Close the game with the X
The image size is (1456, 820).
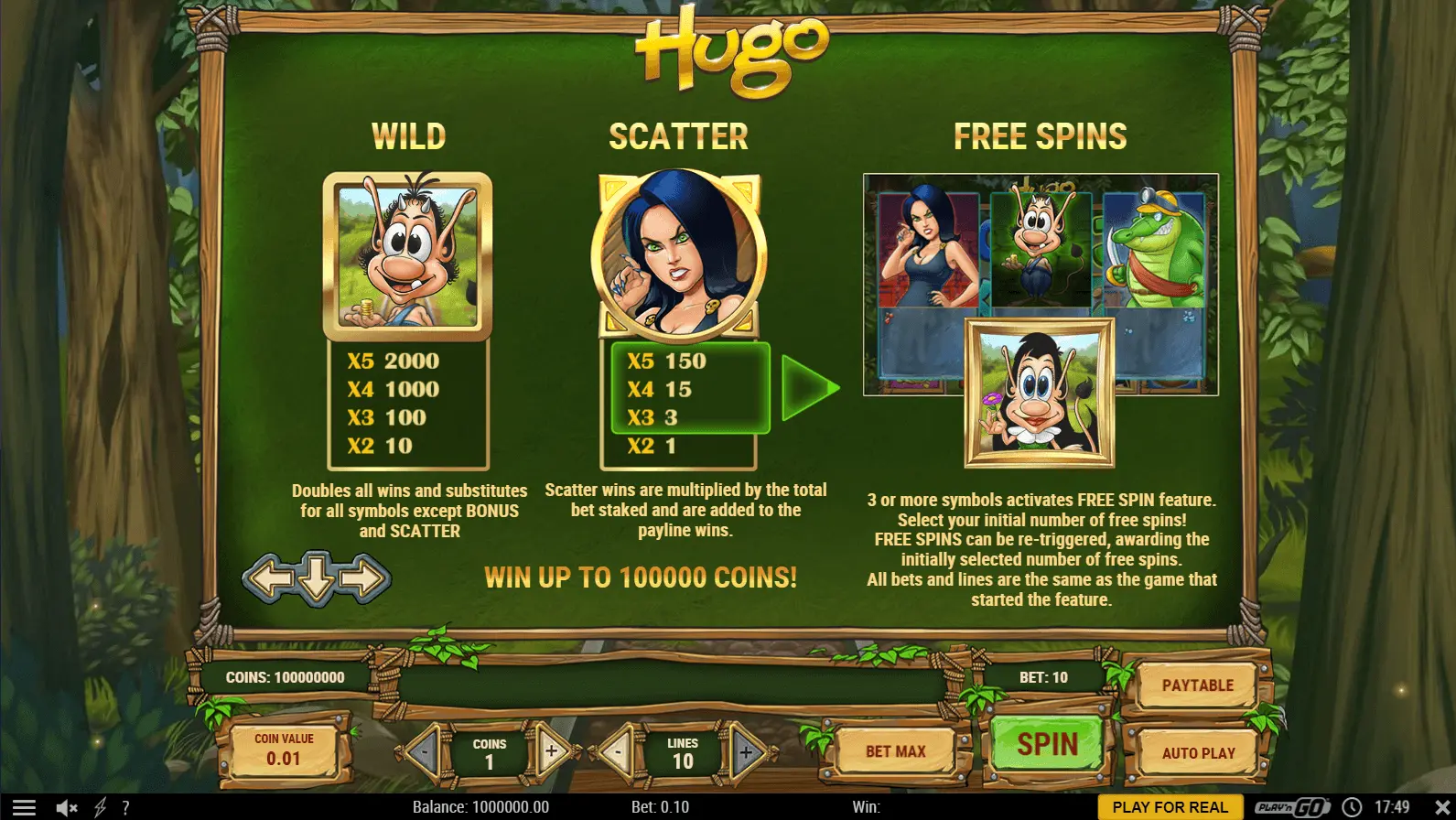tap(1441, 807)
